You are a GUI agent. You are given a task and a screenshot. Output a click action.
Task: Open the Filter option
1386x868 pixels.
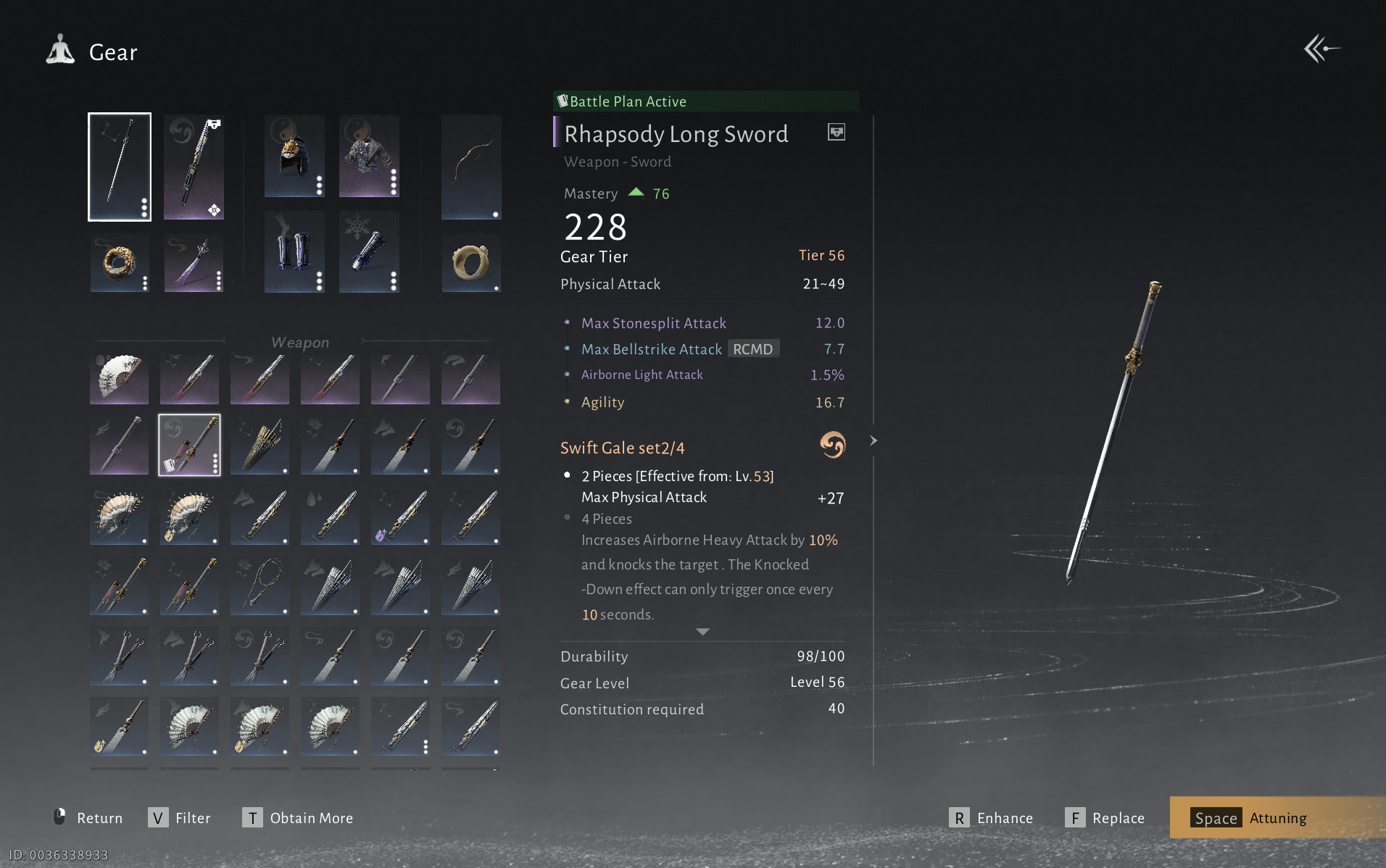click(x=179, y=818)
